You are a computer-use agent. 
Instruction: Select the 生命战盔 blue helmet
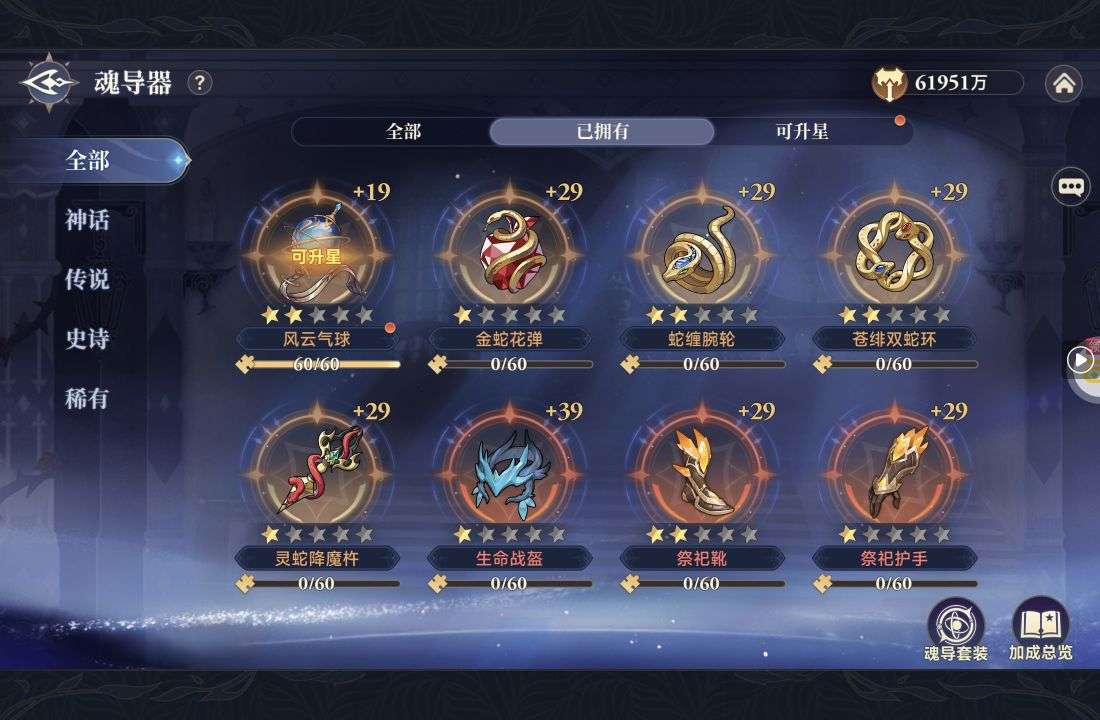(x=510, y=468)
